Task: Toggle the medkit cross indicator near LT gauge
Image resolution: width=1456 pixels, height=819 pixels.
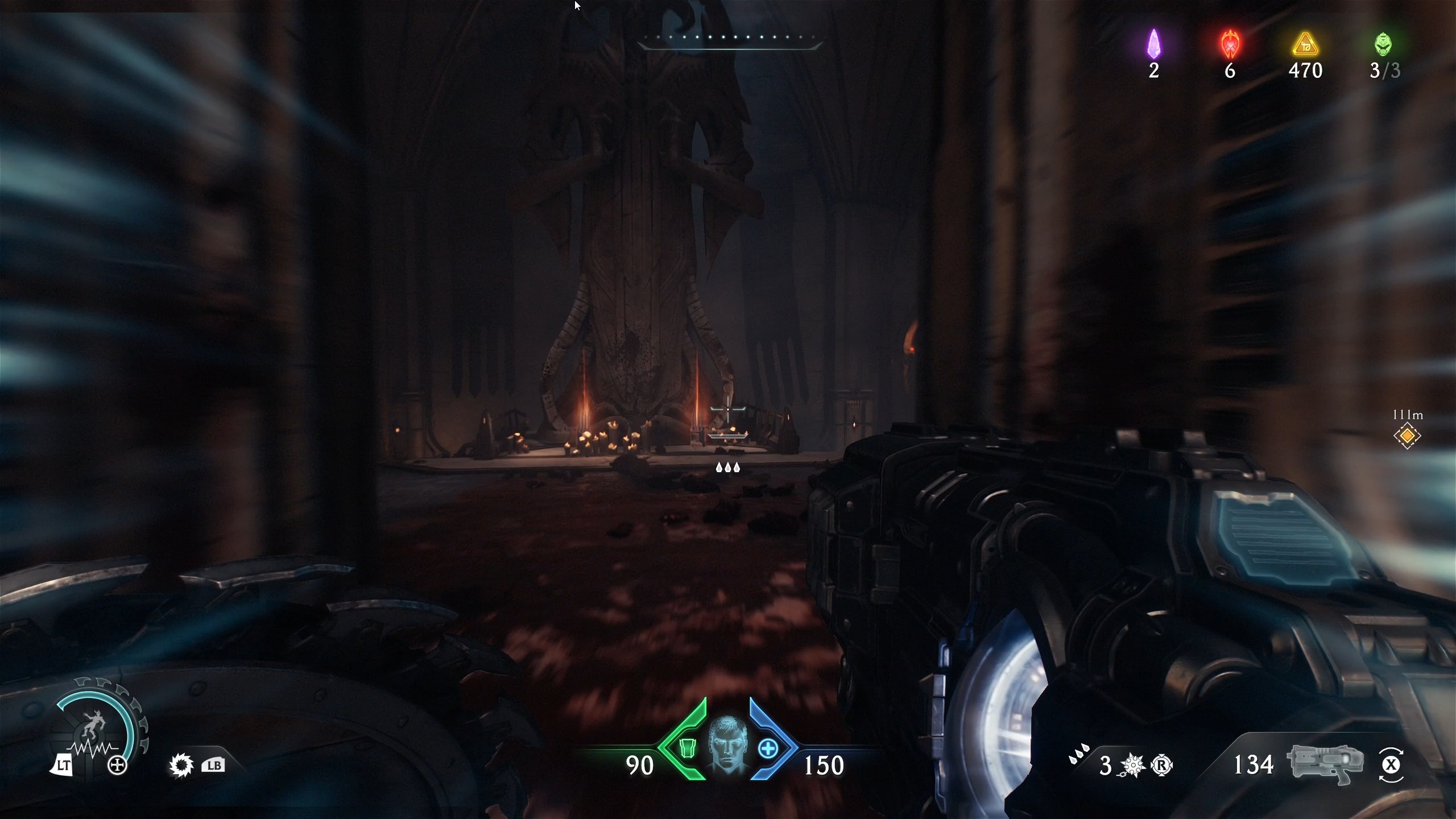Action: (x=118, y=764)
